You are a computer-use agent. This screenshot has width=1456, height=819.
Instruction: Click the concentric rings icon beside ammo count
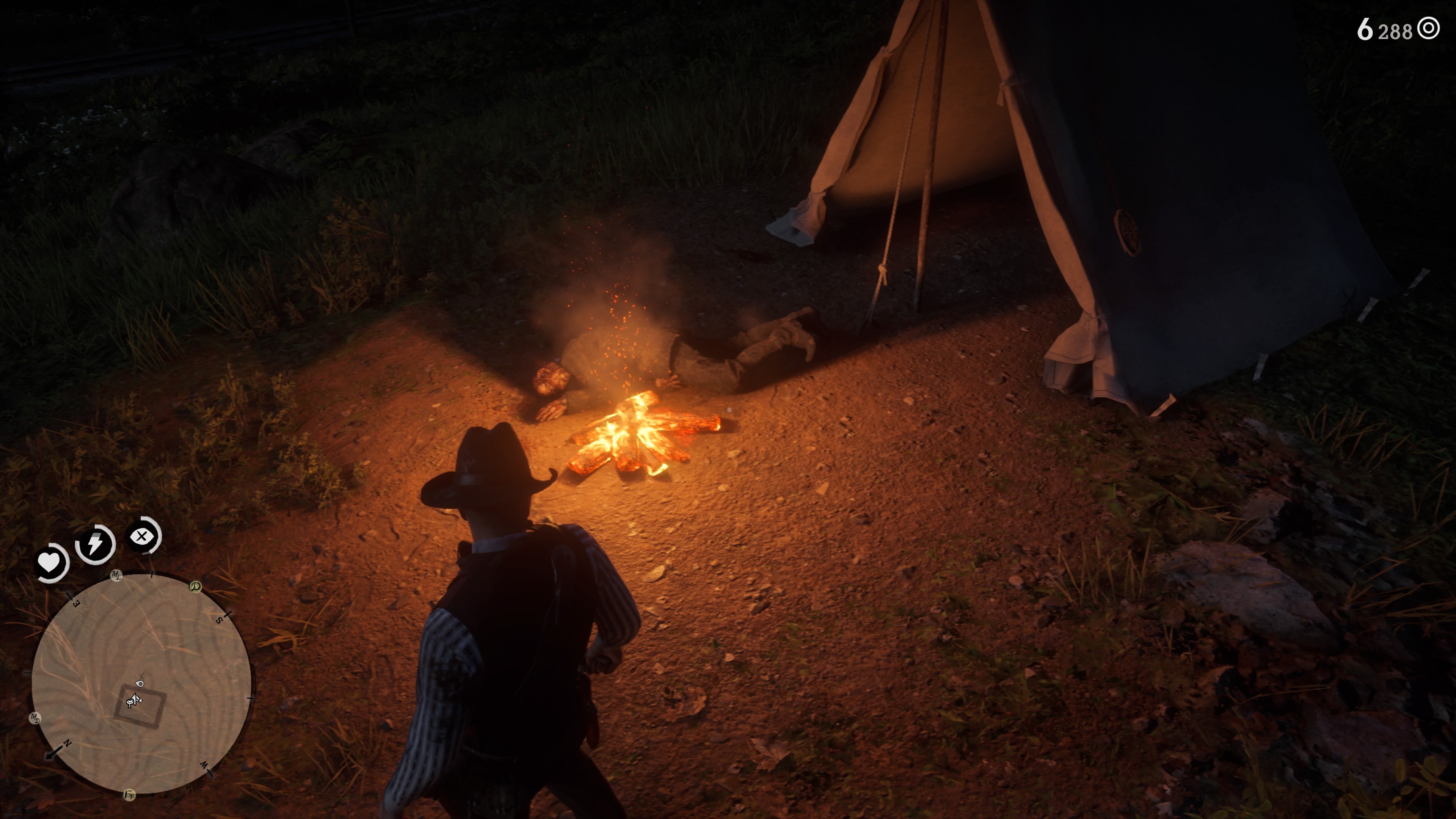(1428, 28)
